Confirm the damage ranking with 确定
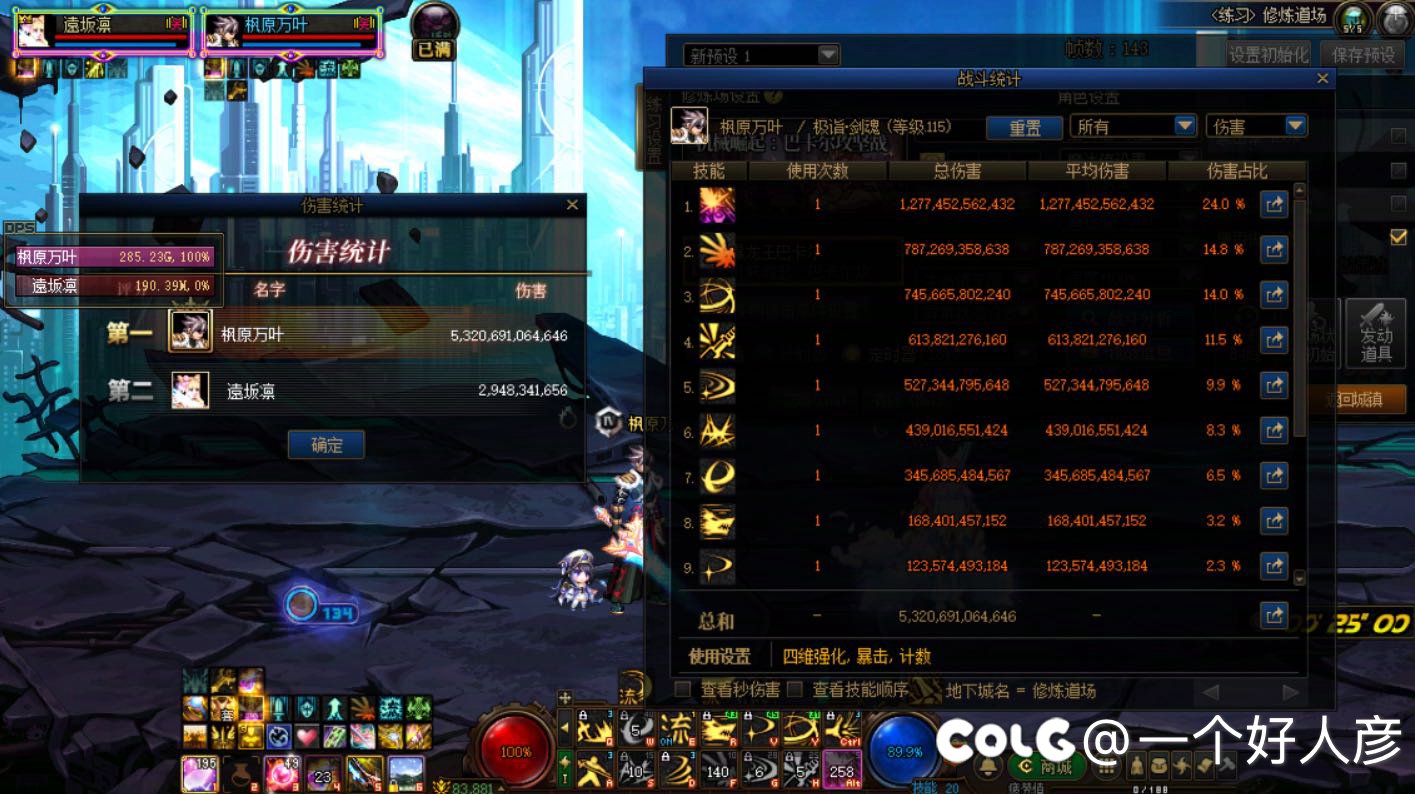This screenshot has height=794, width=1415. tap(326, 445)
